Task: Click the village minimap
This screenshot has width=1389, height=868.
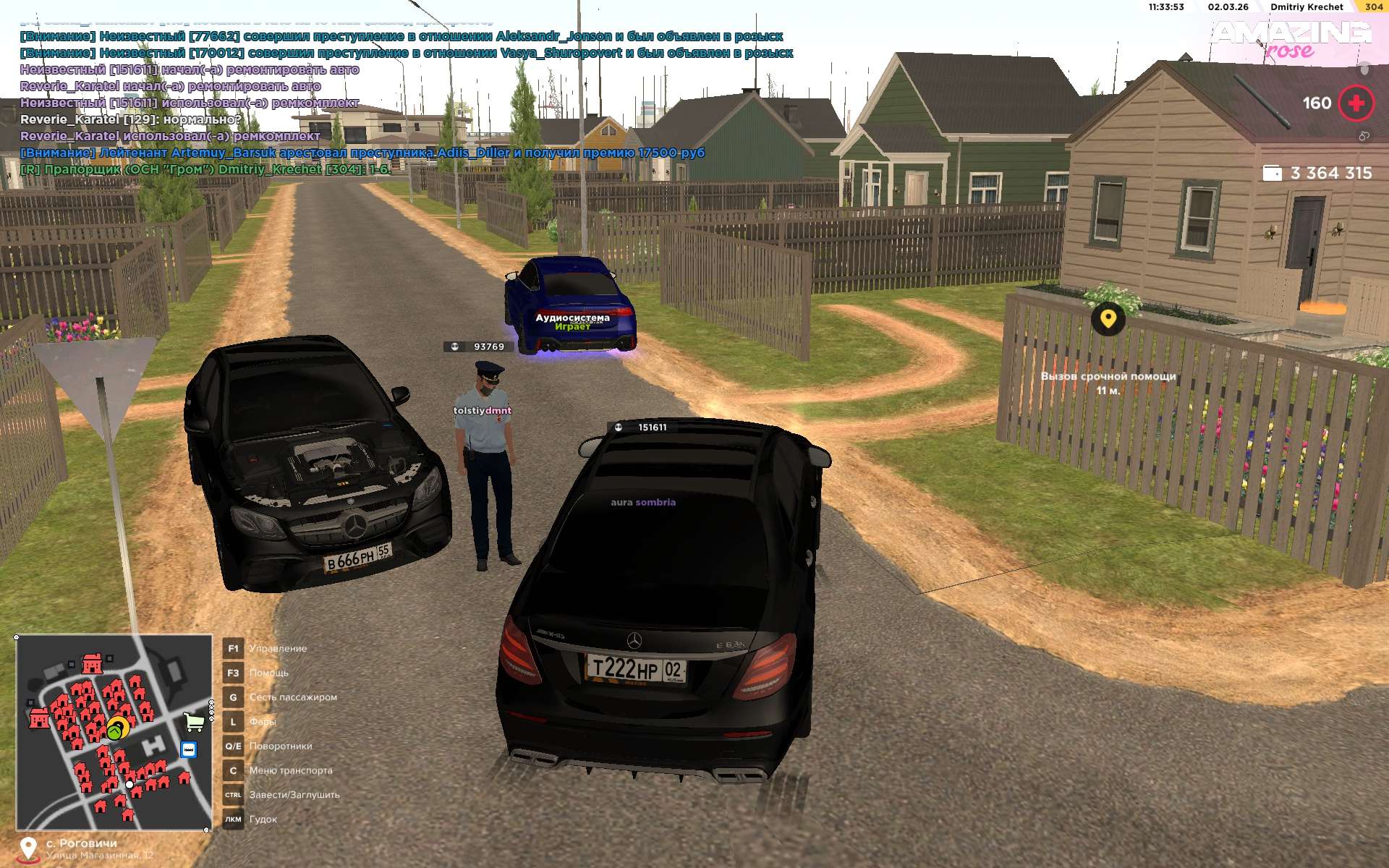Action: (x=114, y=732)
